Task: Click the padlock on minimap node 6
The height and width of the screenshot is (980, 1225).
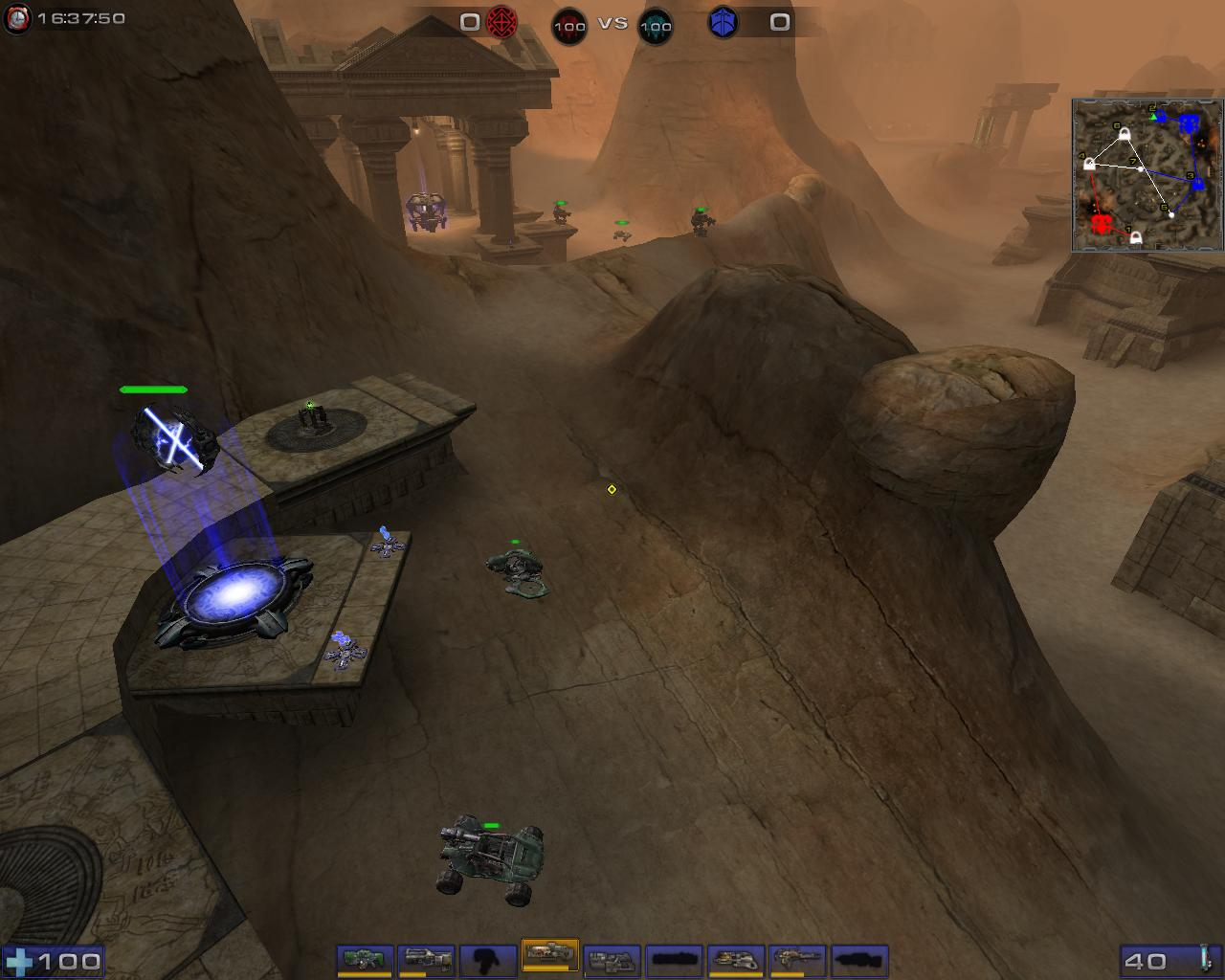Action: [1125, 133]
